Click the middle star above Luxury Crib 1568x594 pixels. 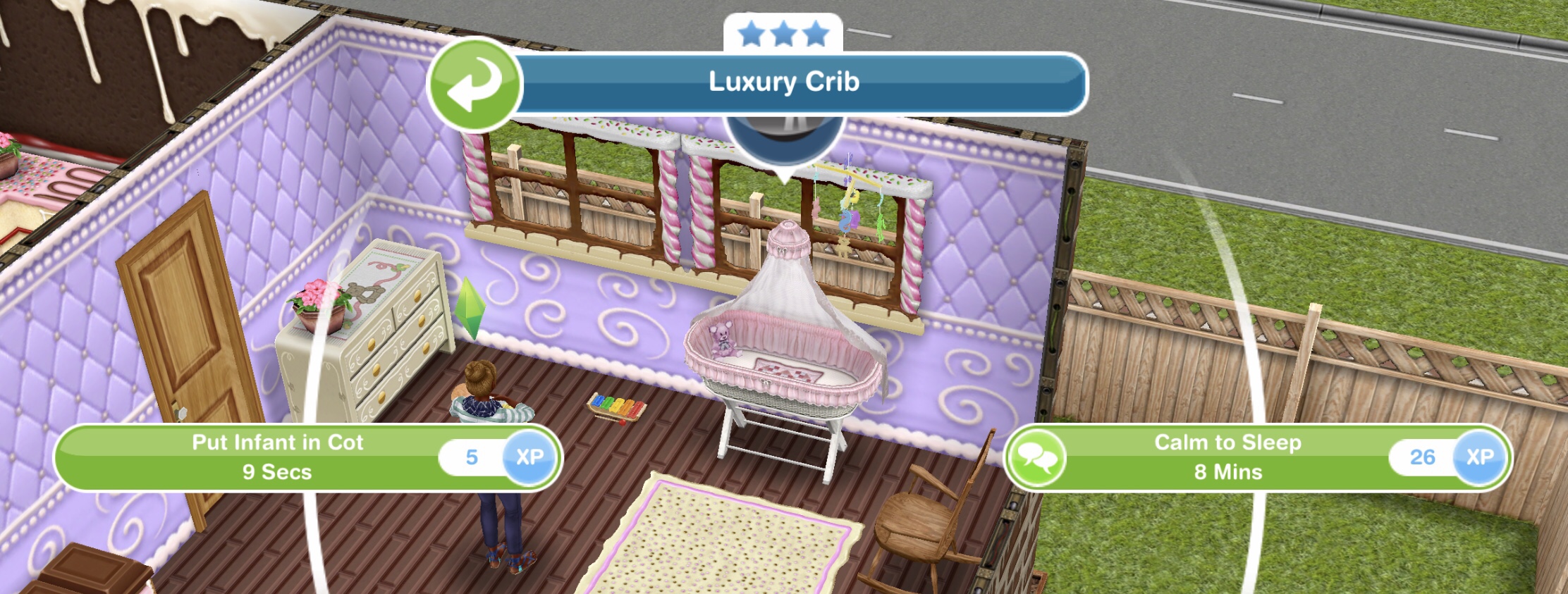tap(783, 31)
